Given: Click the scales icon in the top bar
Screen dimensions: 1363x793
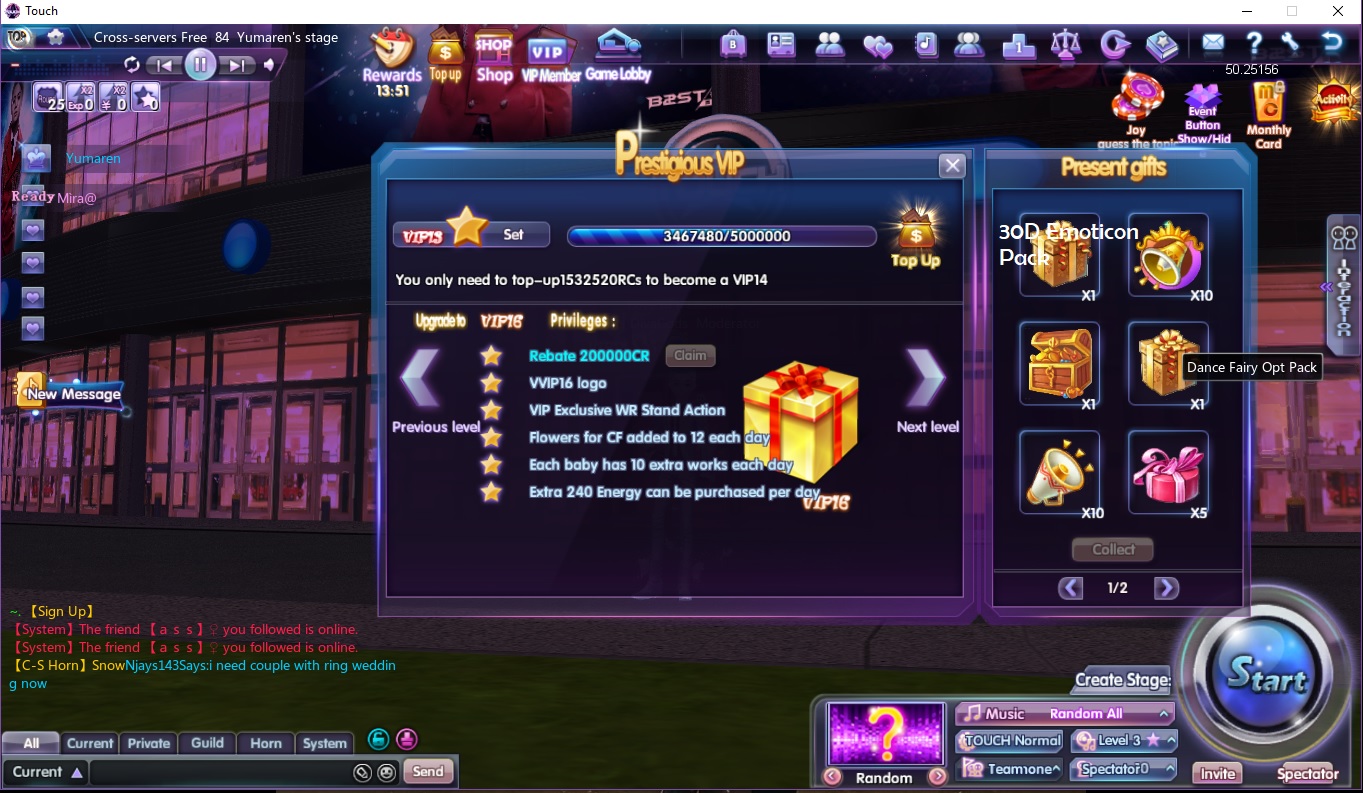Looking at the screenshot, I should coord(1066,45).
